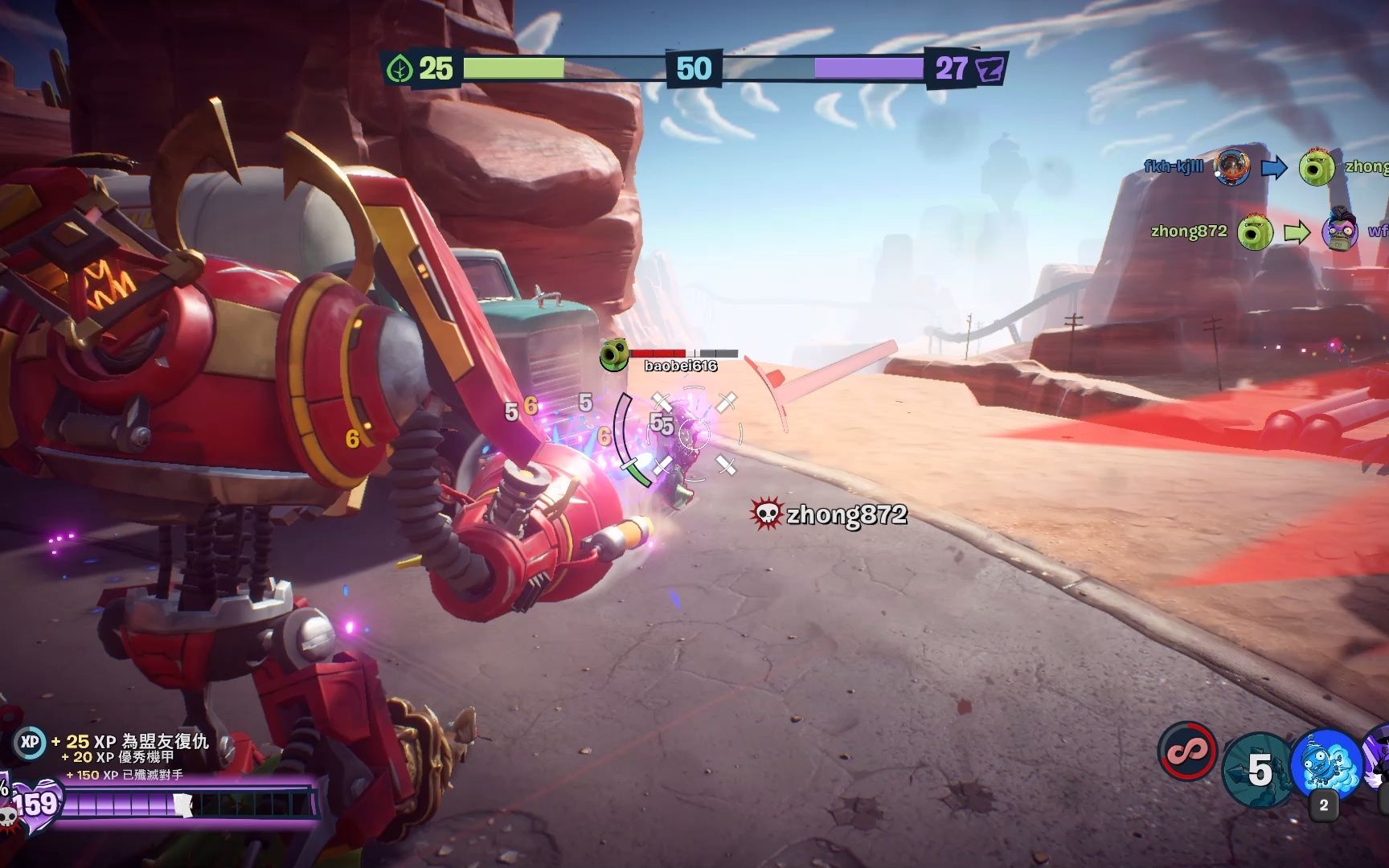1389x868 pixels.
Task: Select zhong872's cactus portrait in second kill feed row
Action: [x=1254, y=232]
